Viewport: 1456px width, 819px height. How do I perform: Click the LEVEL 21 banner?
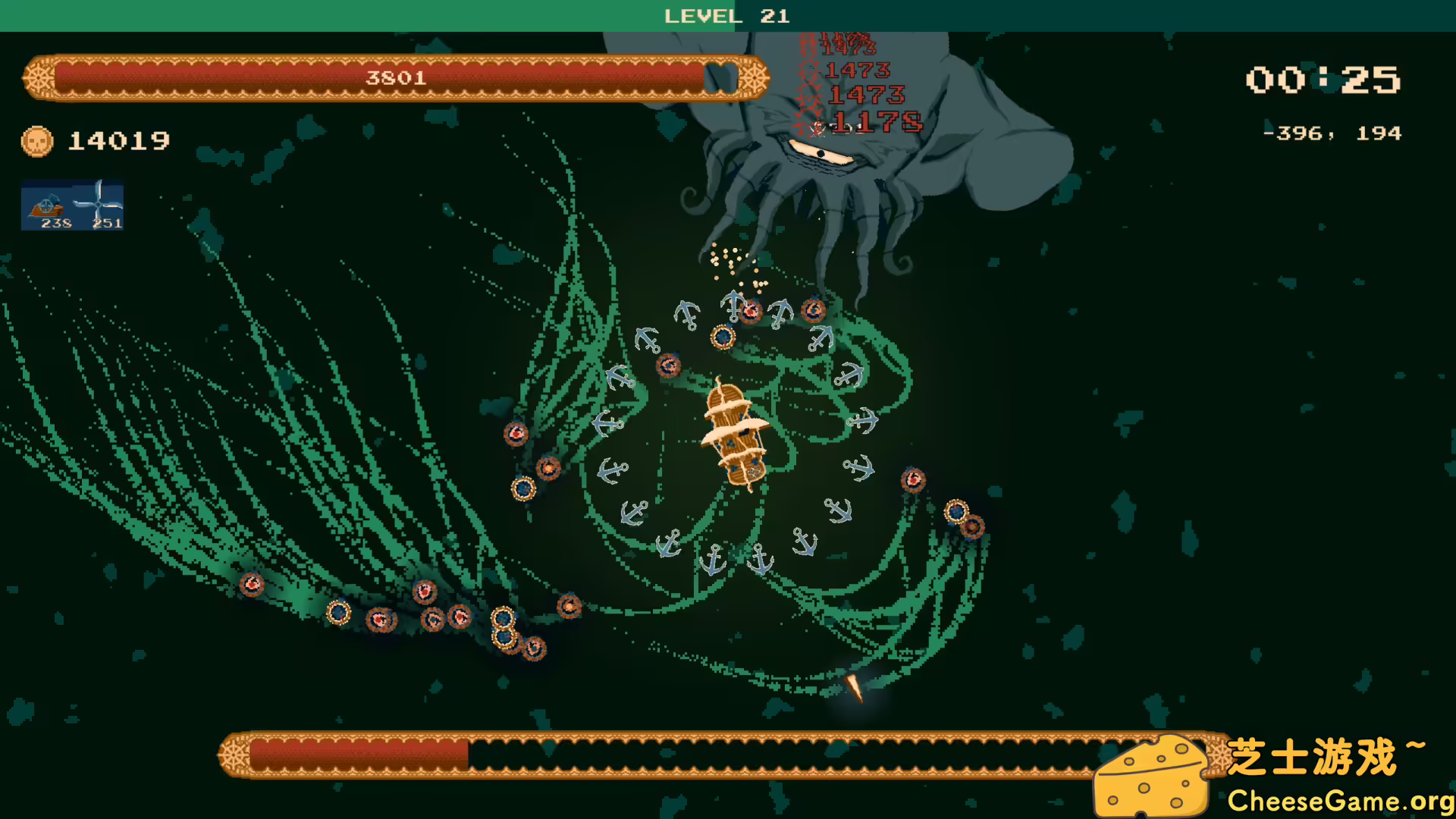[x=726, y=16]
